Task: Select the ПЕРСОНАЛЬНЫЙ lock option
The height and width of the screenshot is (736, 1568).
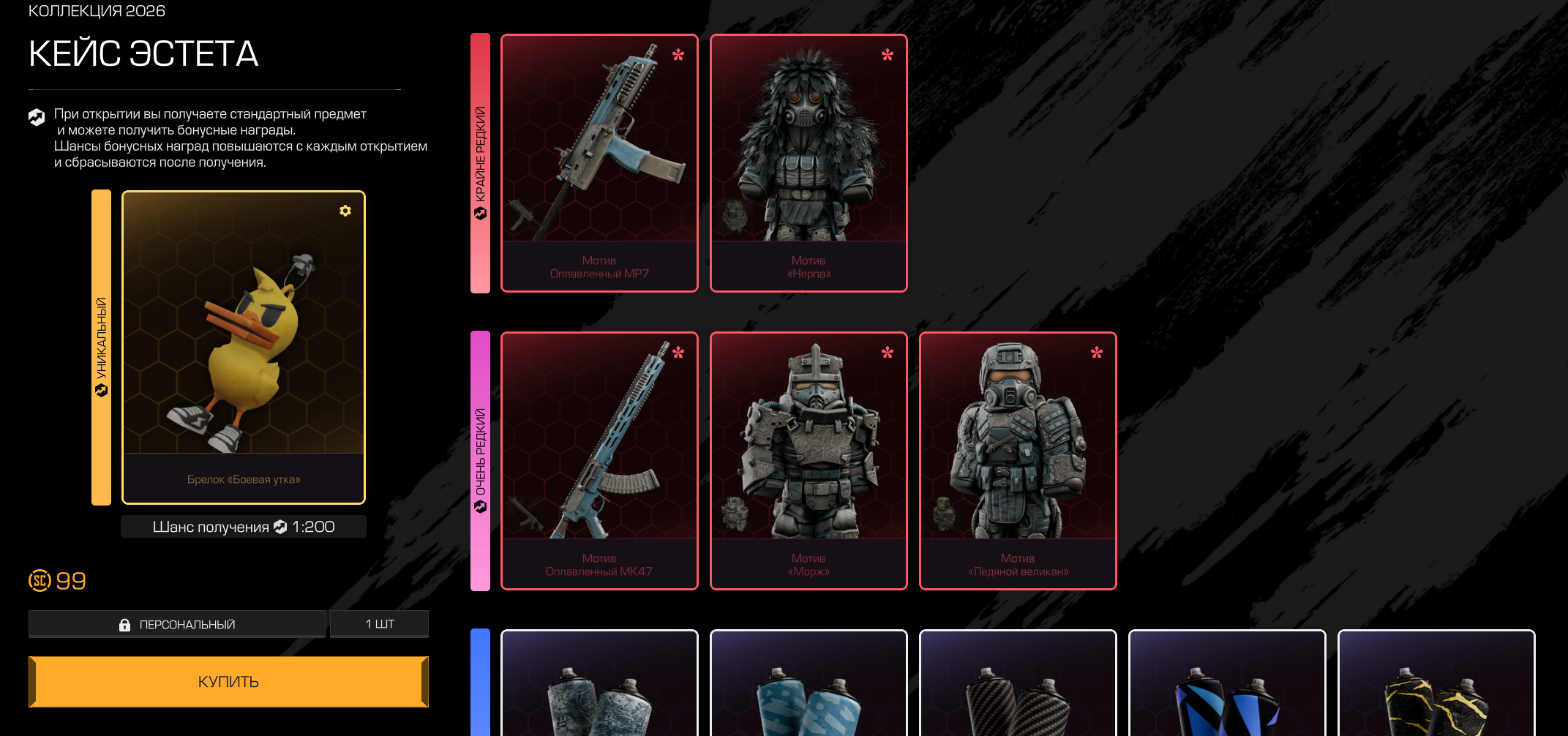Action: point(177,624)
